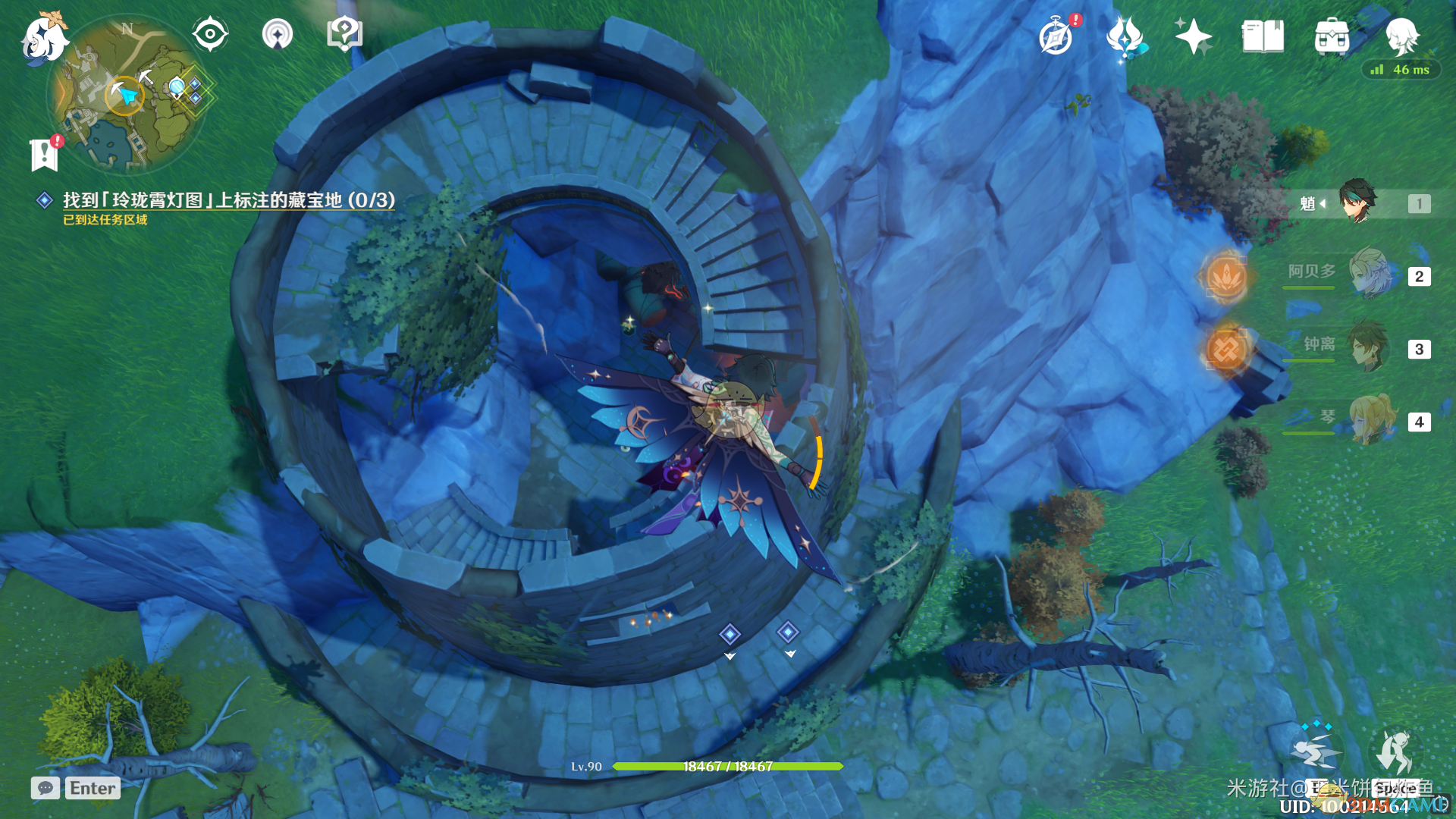Screen dimensions: 1456x819
Task: Switch to party member 钟离
Action: point(1370,347)
